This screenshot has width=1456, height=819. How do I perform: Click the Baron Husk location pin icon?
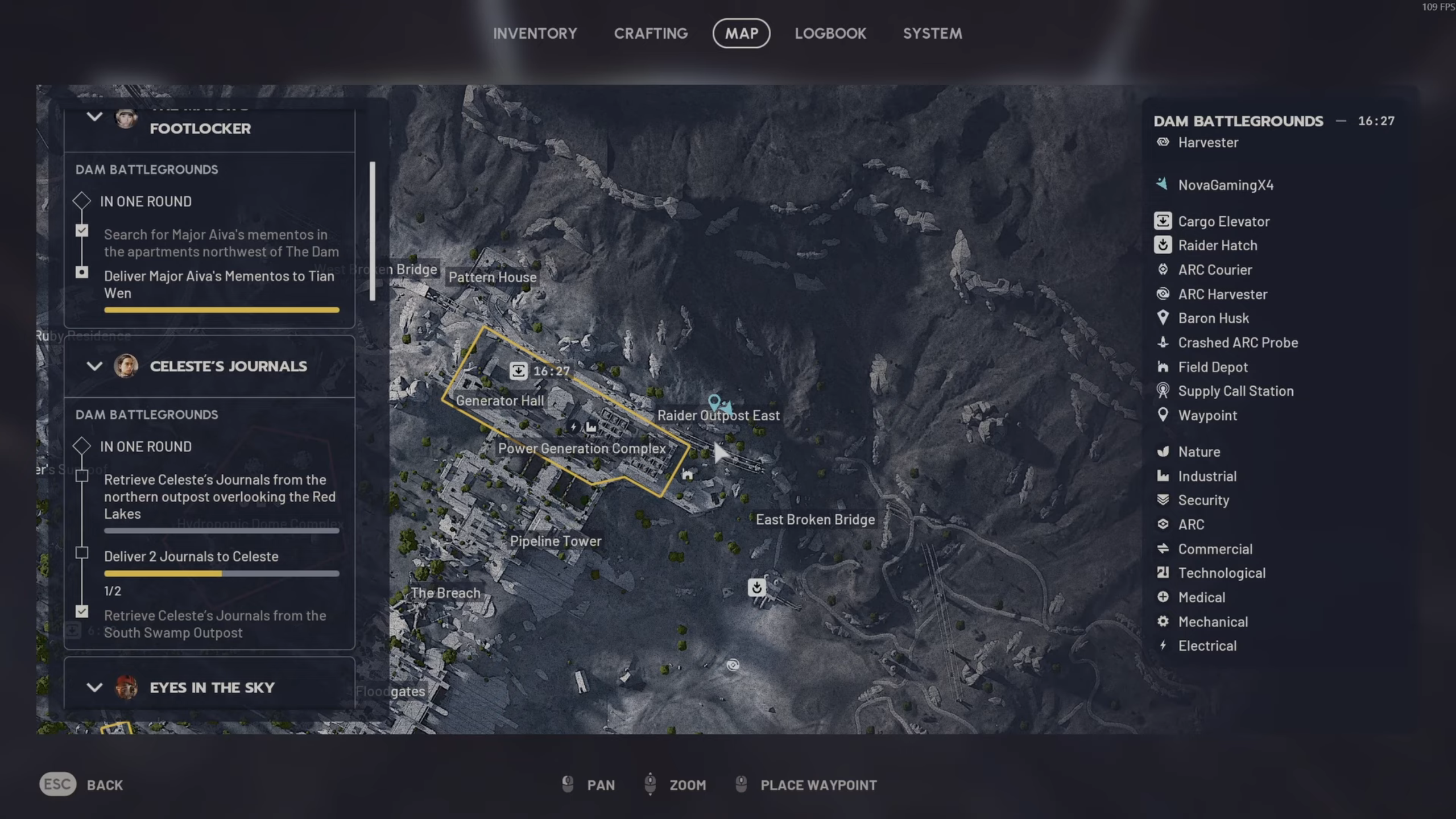tap(1164, 318)
